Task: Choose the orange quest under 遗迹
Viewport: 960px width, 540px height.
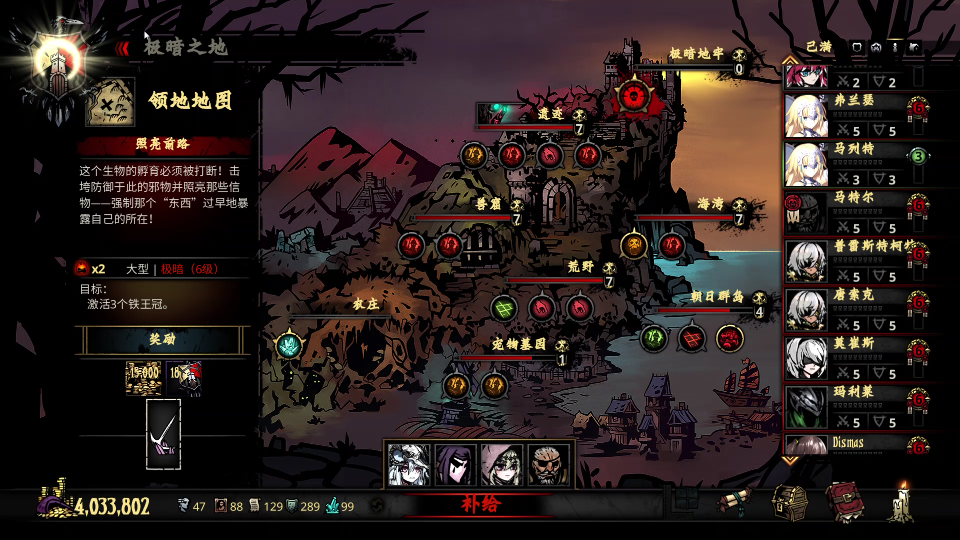Action: tap(473, 154)
